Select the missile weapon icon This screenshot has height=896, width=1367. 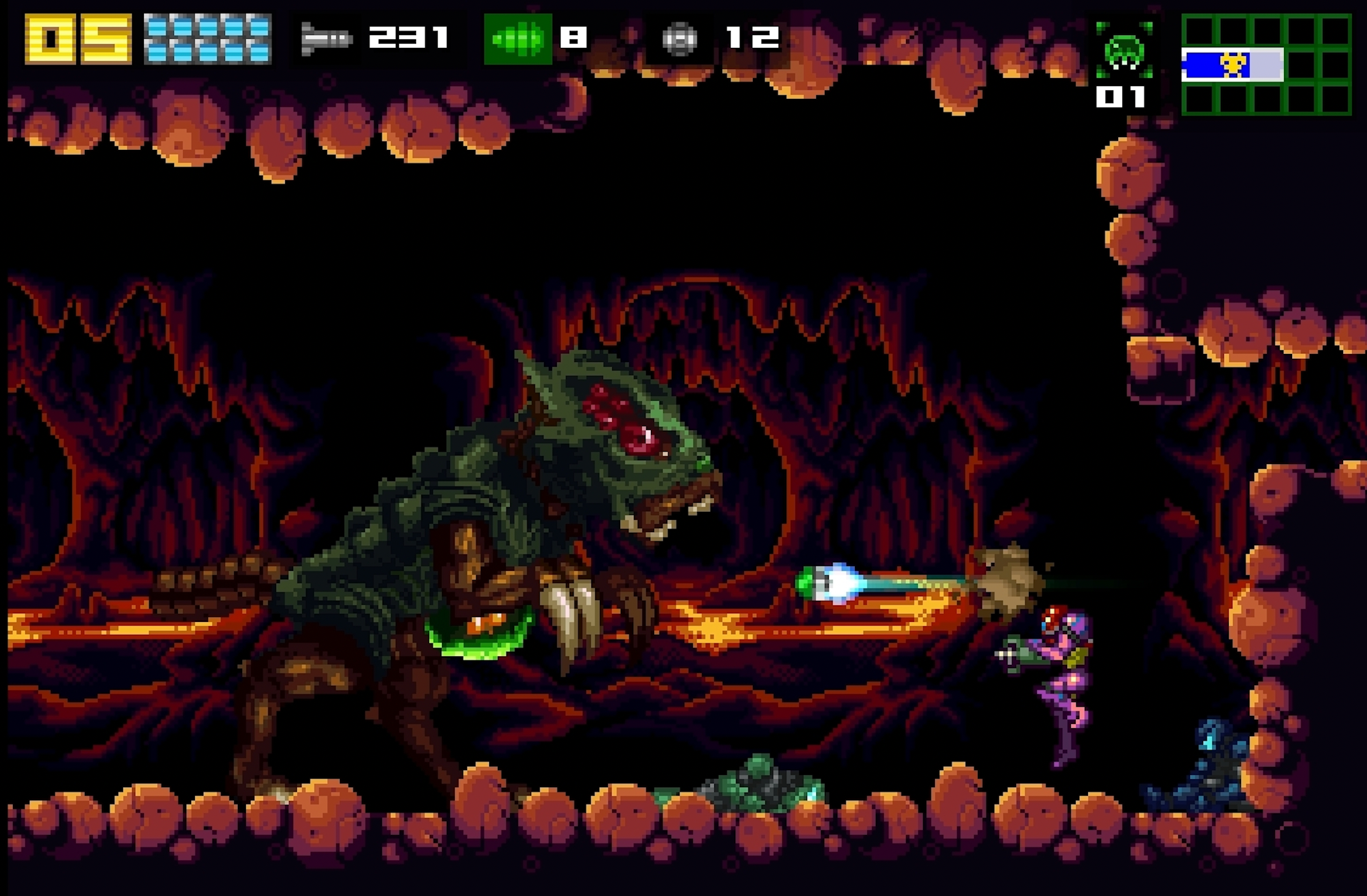(x=326, y=39)
